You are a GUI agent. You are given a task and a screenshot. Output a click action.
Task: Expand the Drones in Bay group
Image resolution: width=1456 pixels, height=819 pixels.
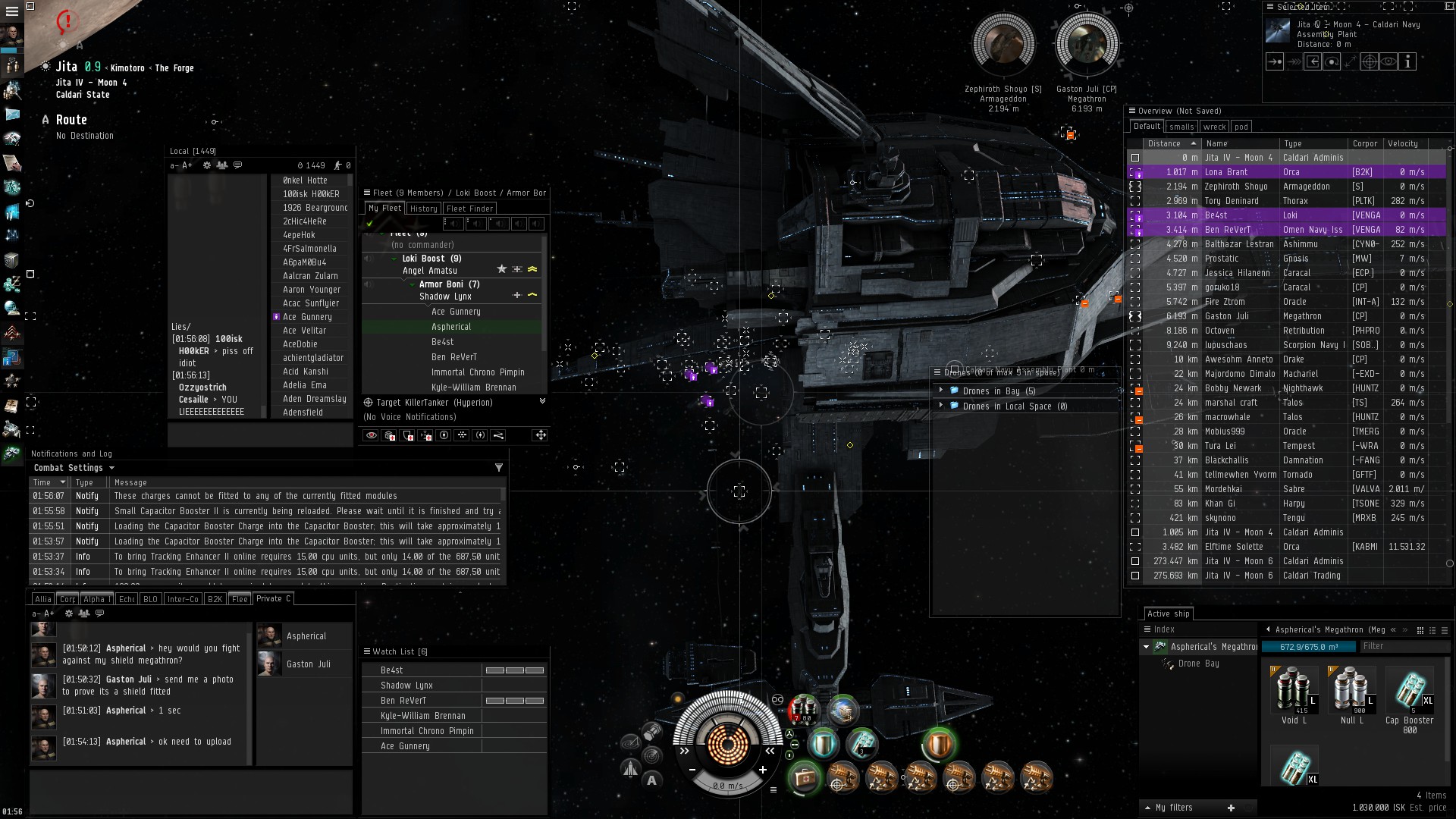(941, 391)
